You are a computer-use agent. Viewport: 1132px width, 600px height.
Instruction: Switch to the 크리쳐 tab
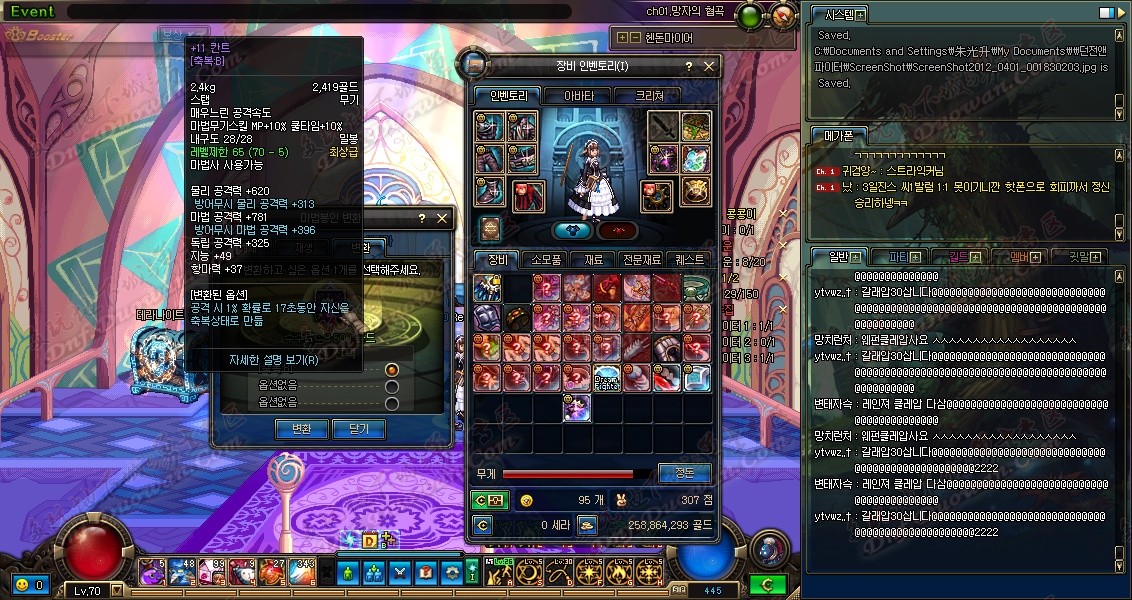point(657,96)
